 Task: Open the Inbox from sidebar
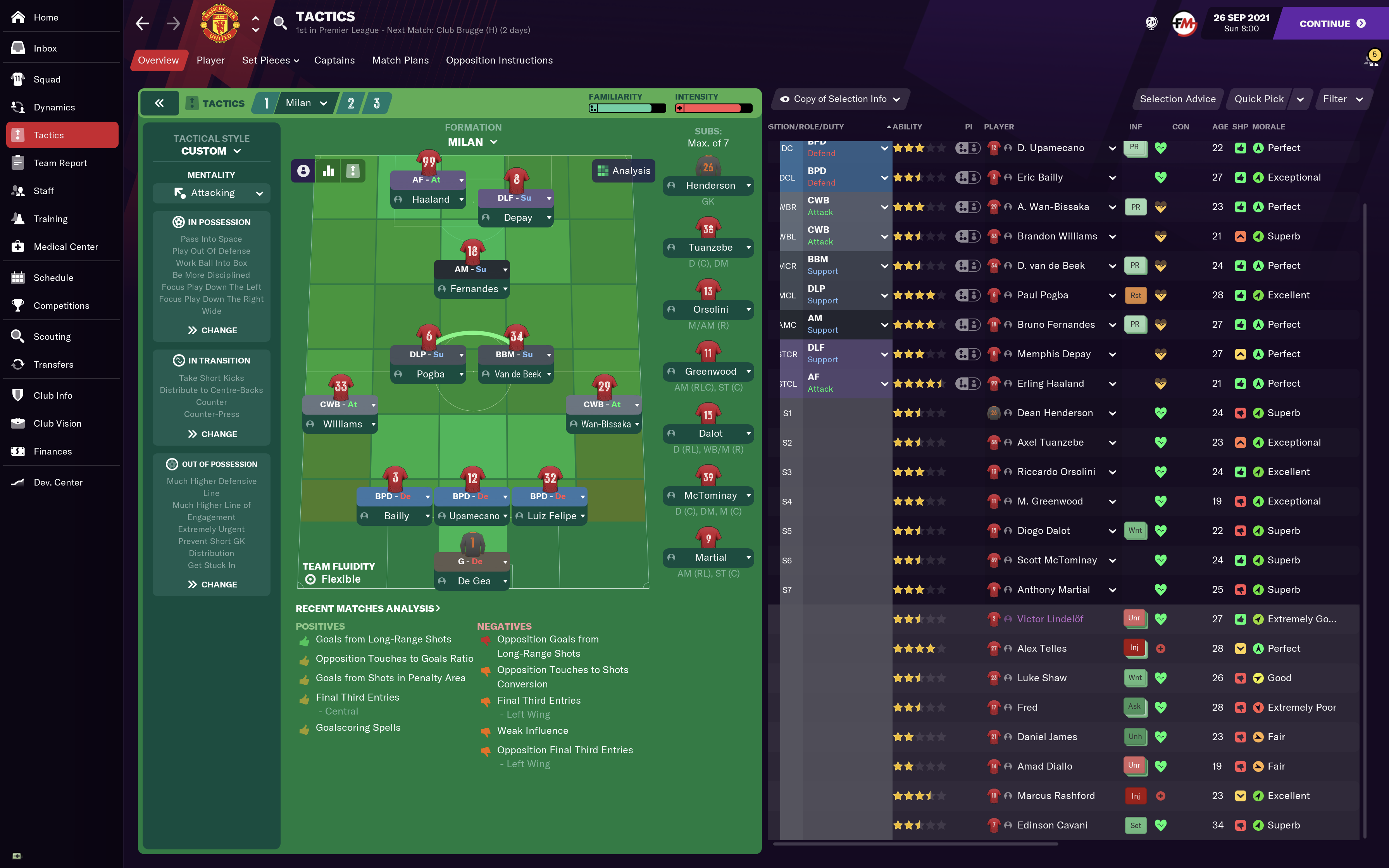pyautogui.click(x=45, y=48)
